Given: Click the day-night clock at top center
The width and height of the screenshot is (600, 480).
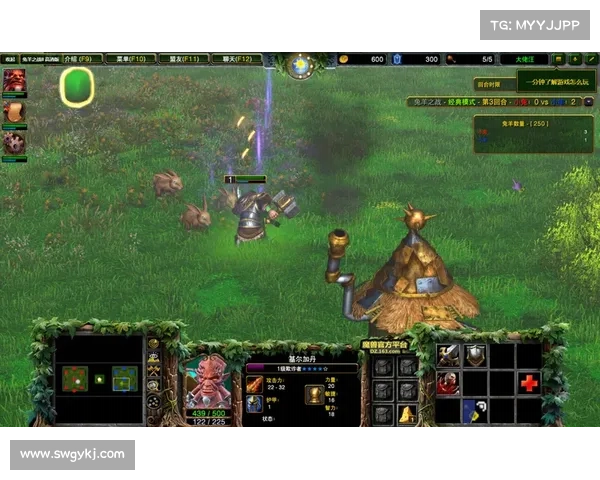Looking at the screenshot, I should (x=299, y=64).
